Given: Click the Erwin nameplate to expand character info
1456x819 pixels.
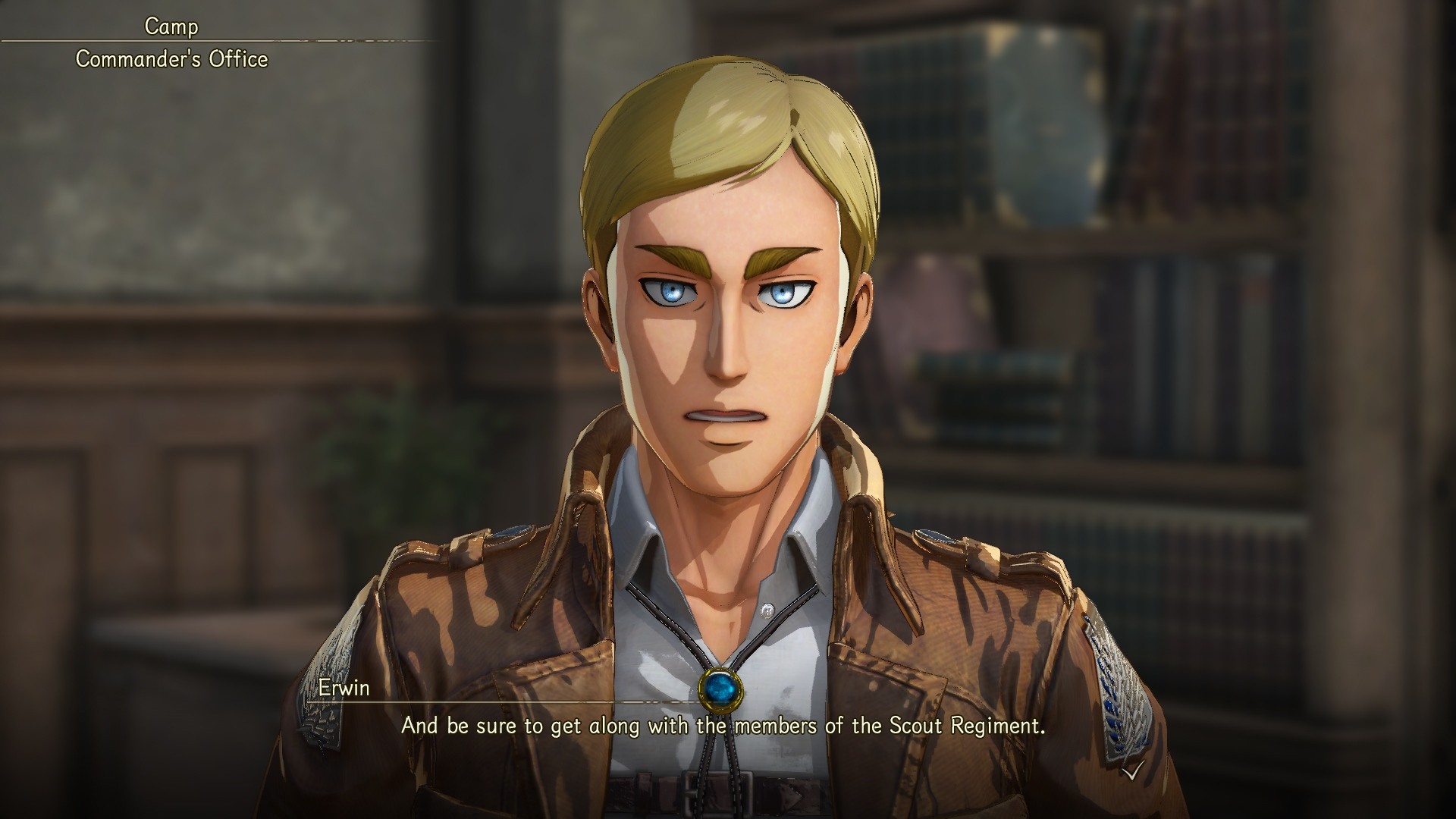Looking at the screenshot, I should click(345, 689).
